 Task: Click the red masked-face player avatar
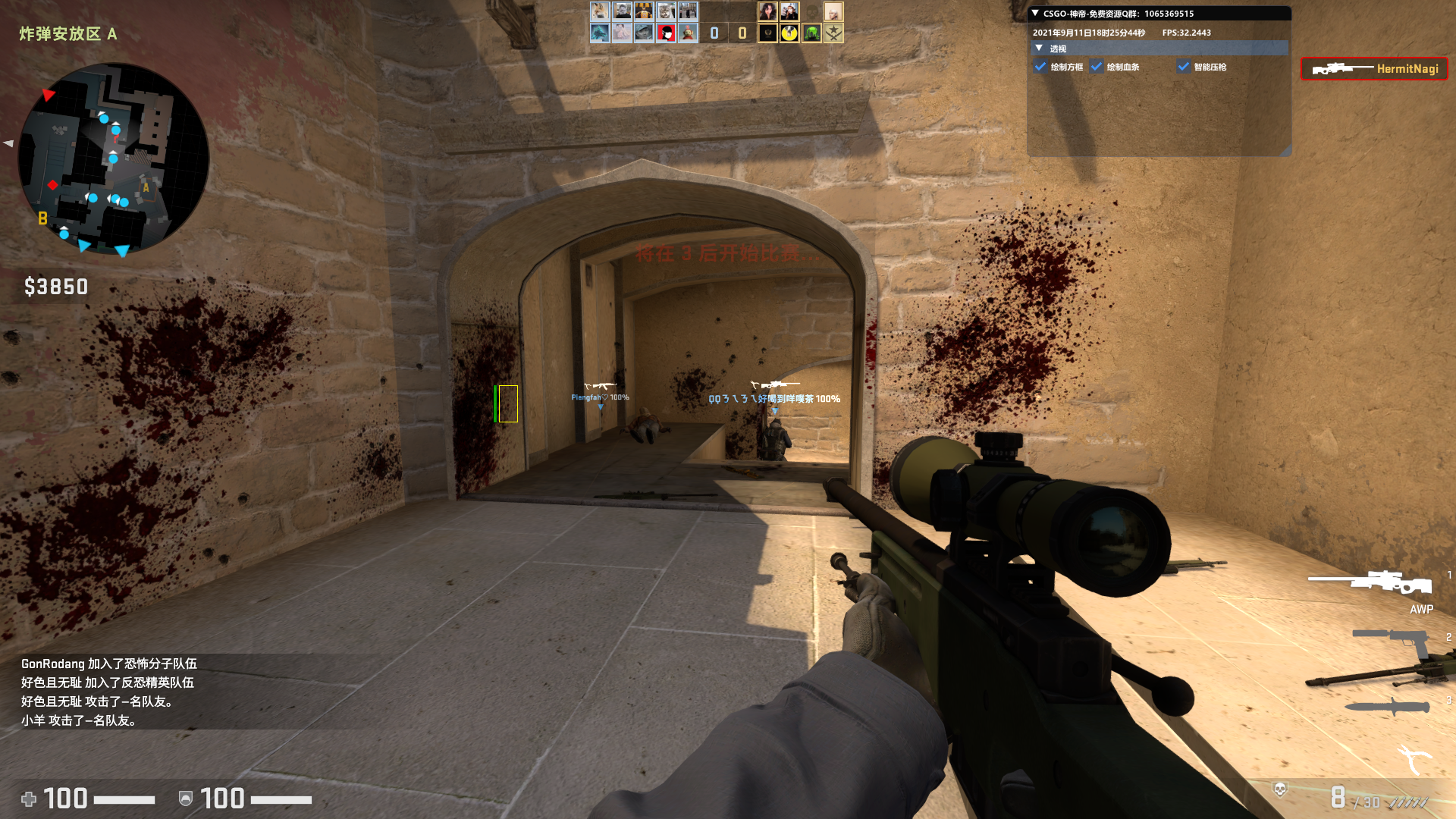coord(666,33)
